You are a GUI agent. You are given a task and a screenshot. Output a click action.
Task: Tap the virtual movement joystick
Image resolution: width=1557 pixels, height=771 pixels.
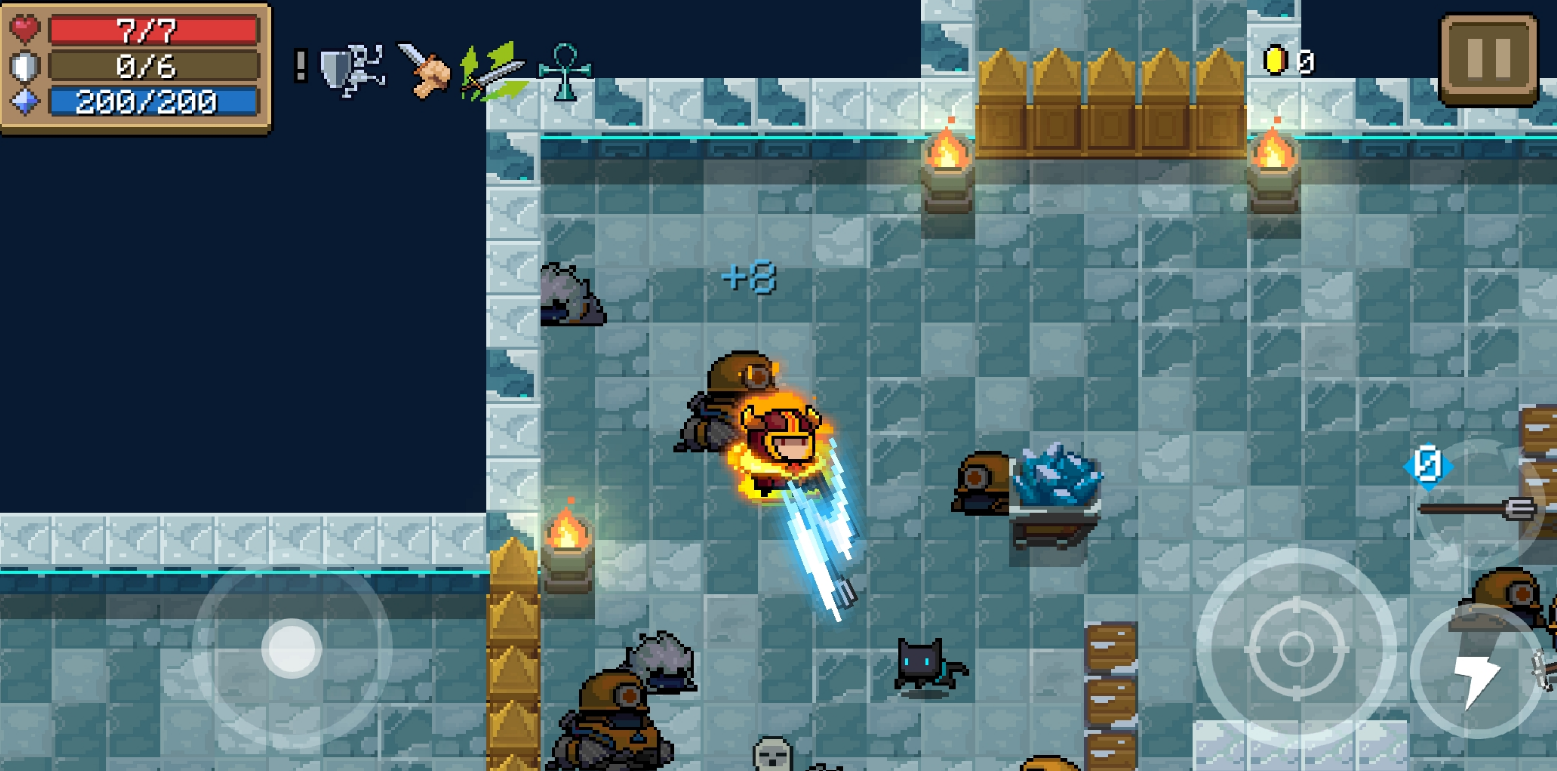[291, 649]
